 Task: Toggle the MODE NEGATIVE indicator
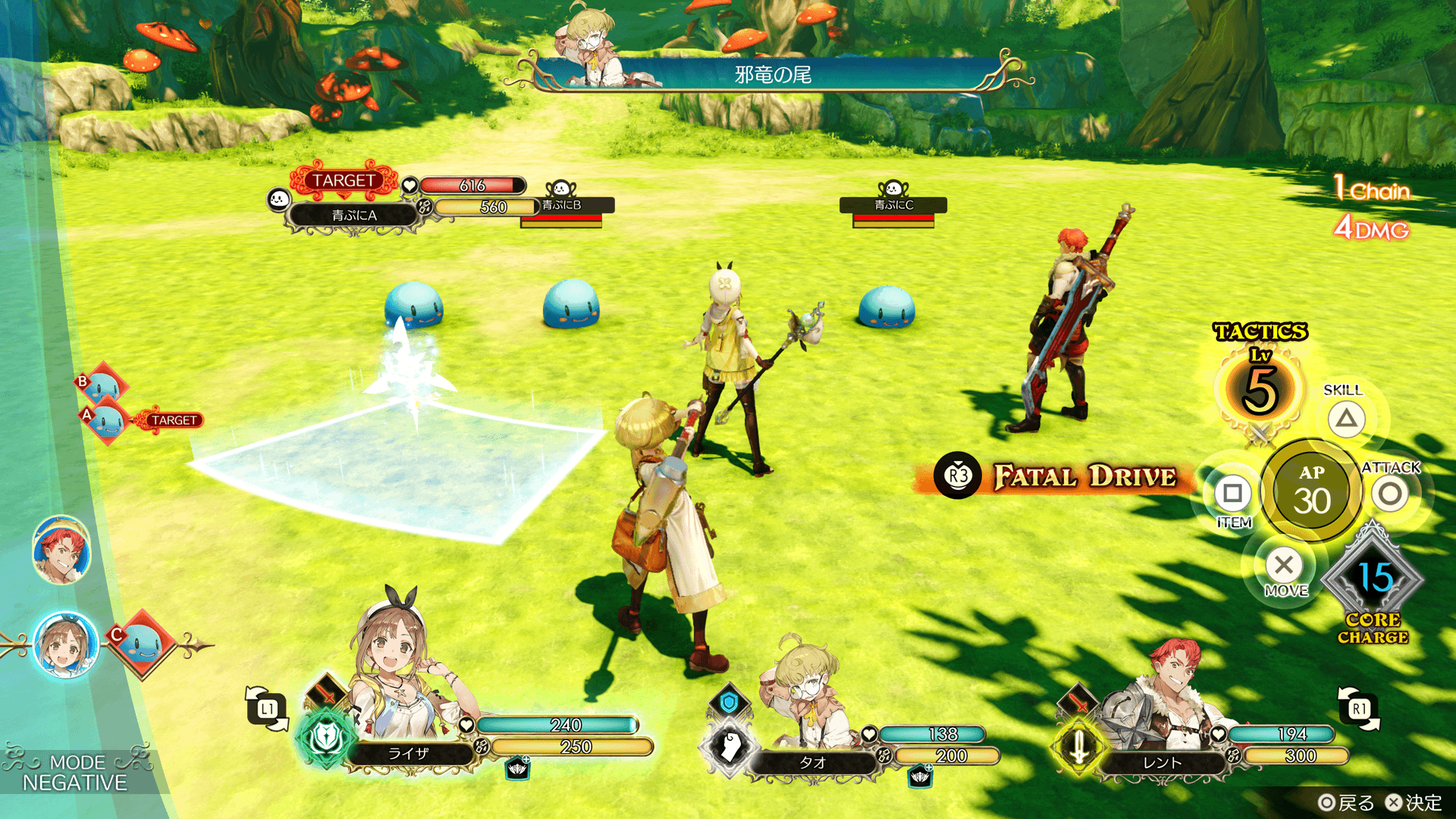74,772
